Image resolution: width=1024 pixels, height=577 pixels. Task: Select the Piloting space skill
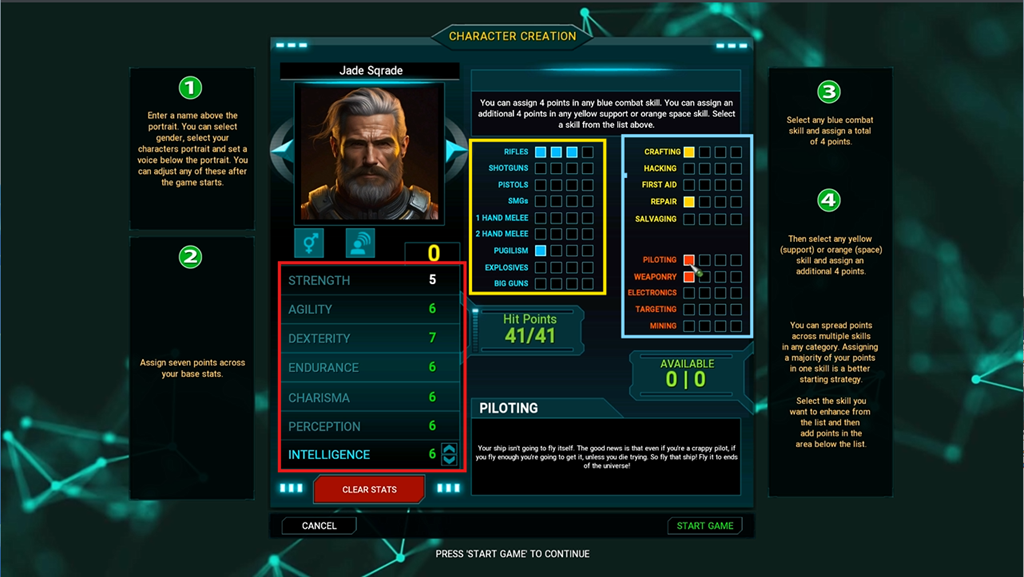point(660,260)
